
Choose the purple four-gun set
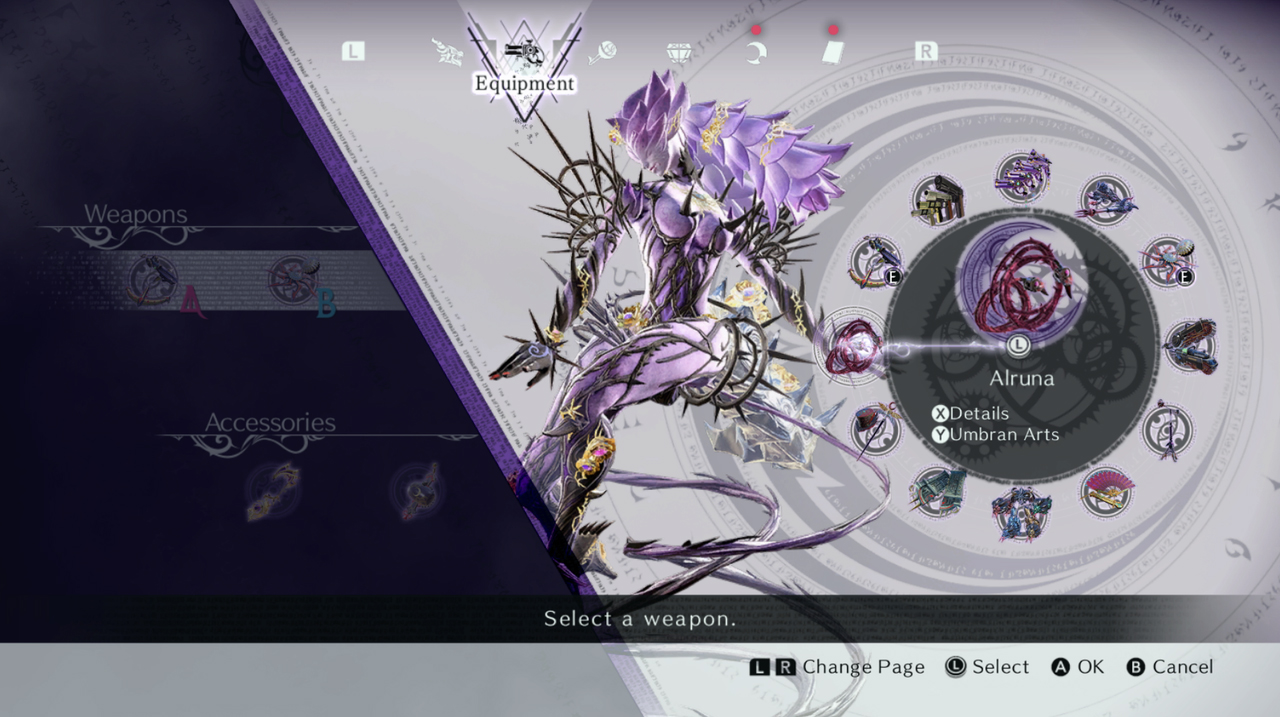coord(1022,177)
